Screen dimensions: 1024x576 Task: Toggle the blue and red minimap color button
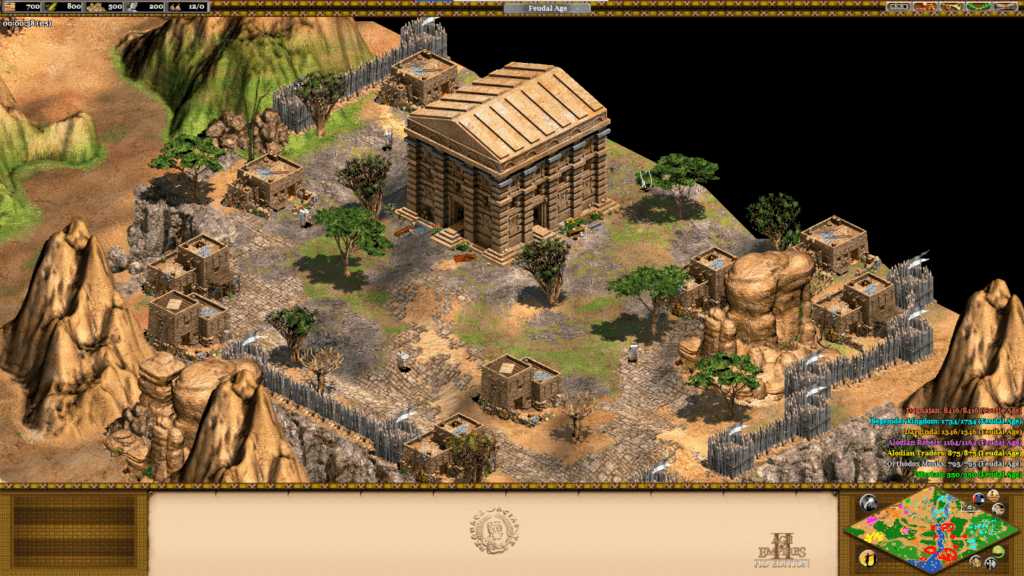coord(978,498)
